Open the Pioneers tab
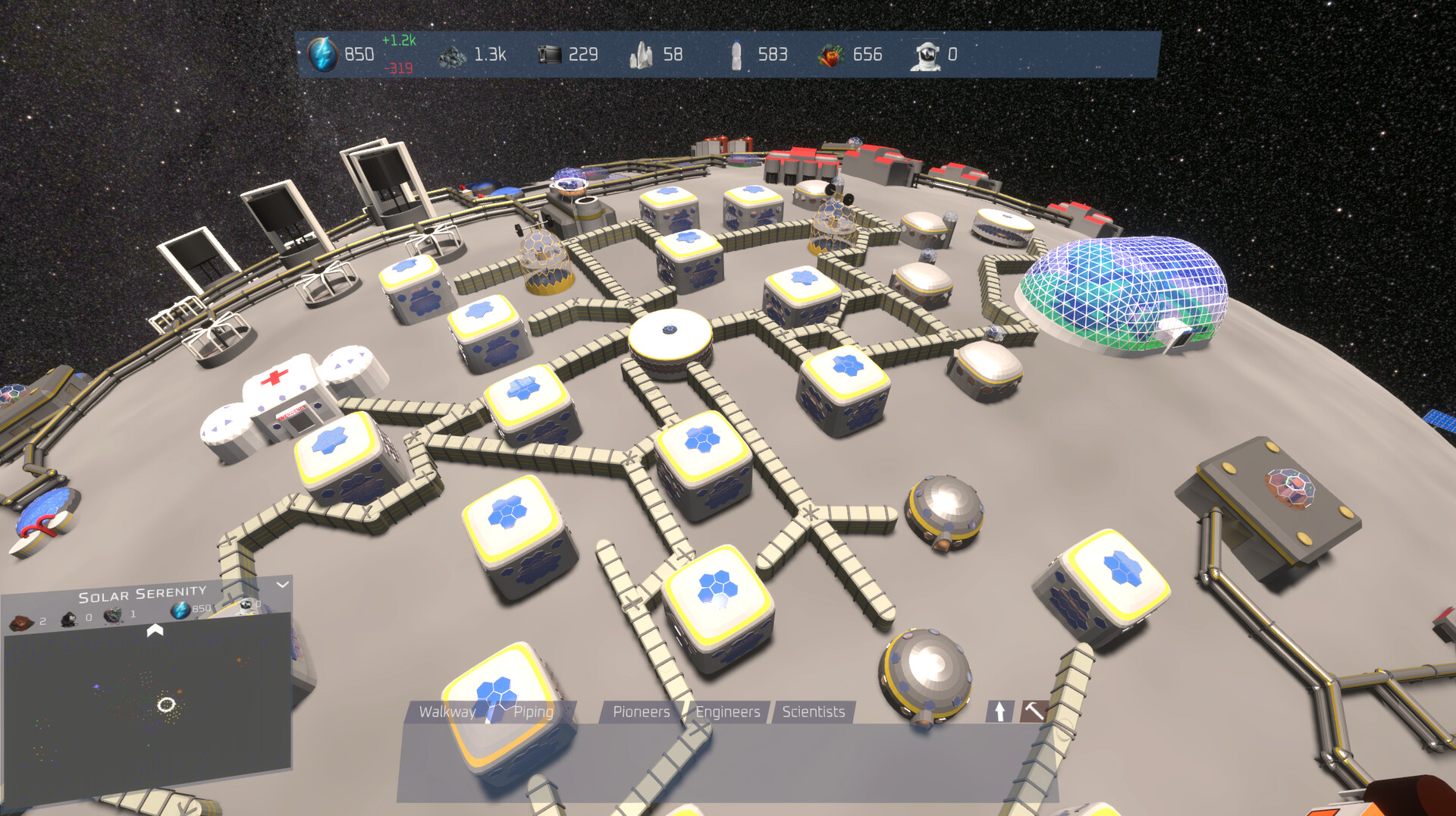This screenshot has height=816, width=1456. coord(641,712)
